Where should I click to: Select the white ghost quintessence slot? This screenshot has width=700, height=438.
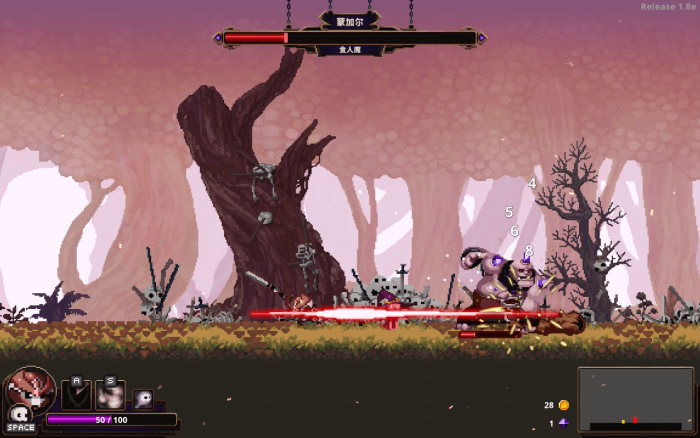pos(143,399)
